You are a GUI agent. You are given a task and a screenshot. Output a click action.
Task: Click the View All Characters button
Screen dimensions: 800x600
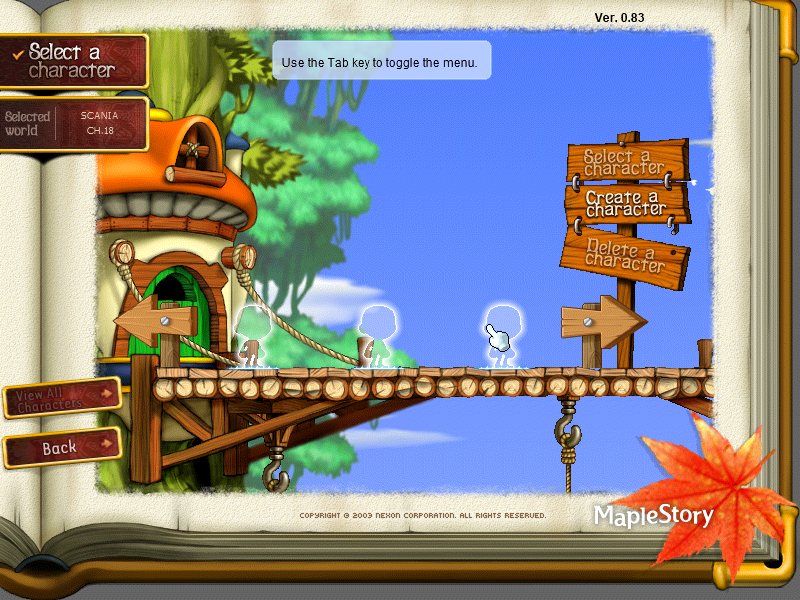pyautogui.click(x=61, y=398)
